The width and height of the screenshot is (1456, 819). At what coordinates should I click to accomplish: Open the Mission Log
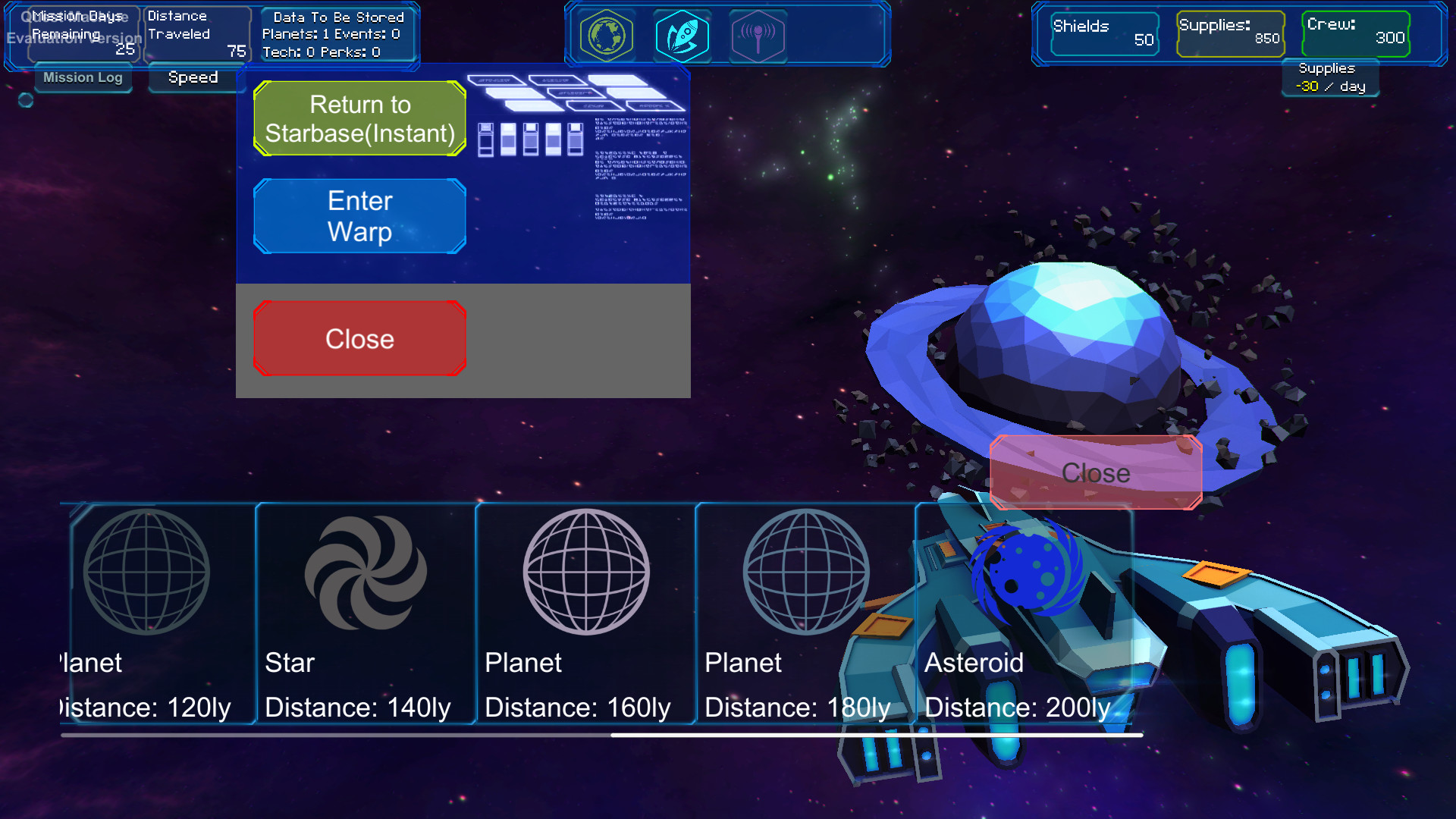coord(83,77)
